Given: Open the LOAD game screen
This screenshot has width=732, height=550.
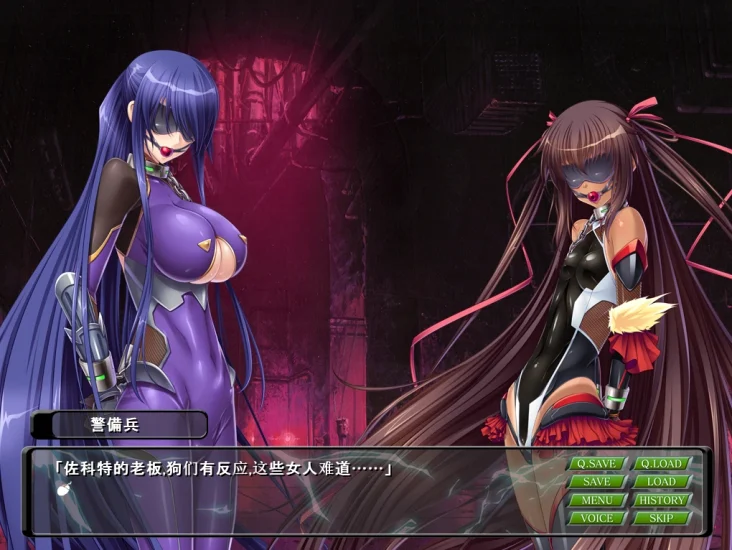Looking at the screenshot, I should point(661,481).
